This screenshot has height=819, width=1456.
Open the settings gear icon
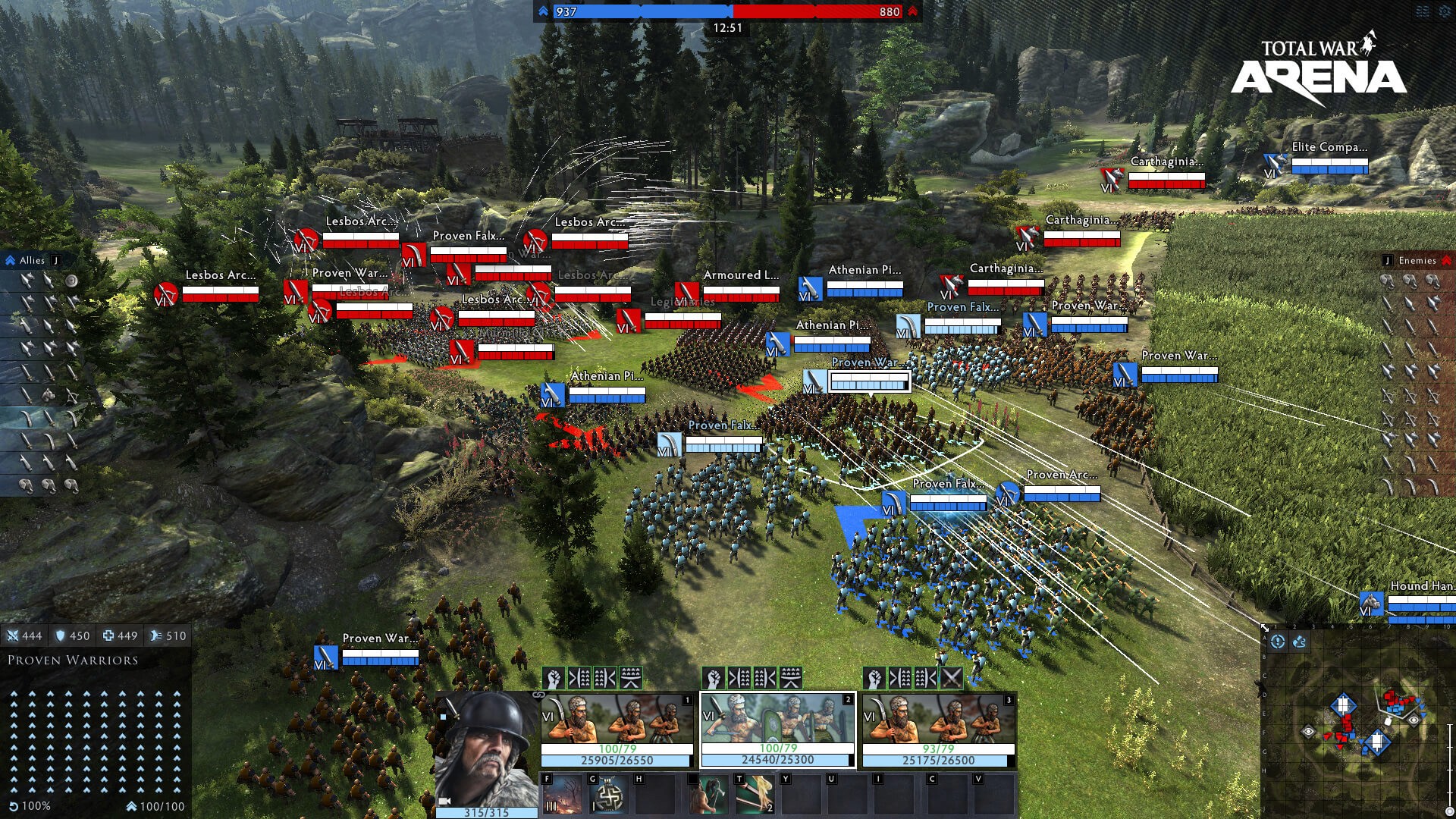pos(1444,11)
